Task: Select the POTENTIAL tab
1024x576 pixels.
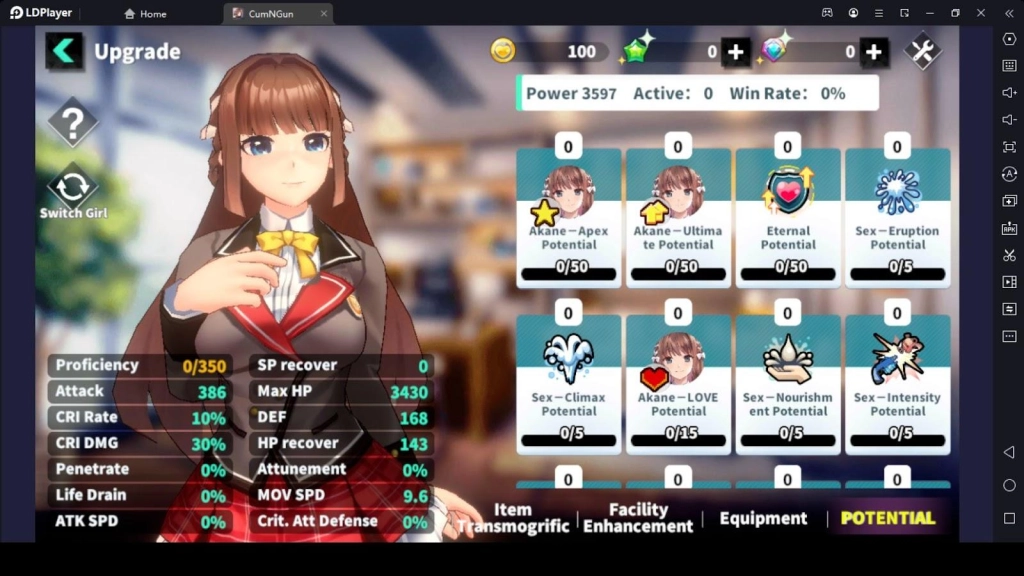Action: pos(888,518)
